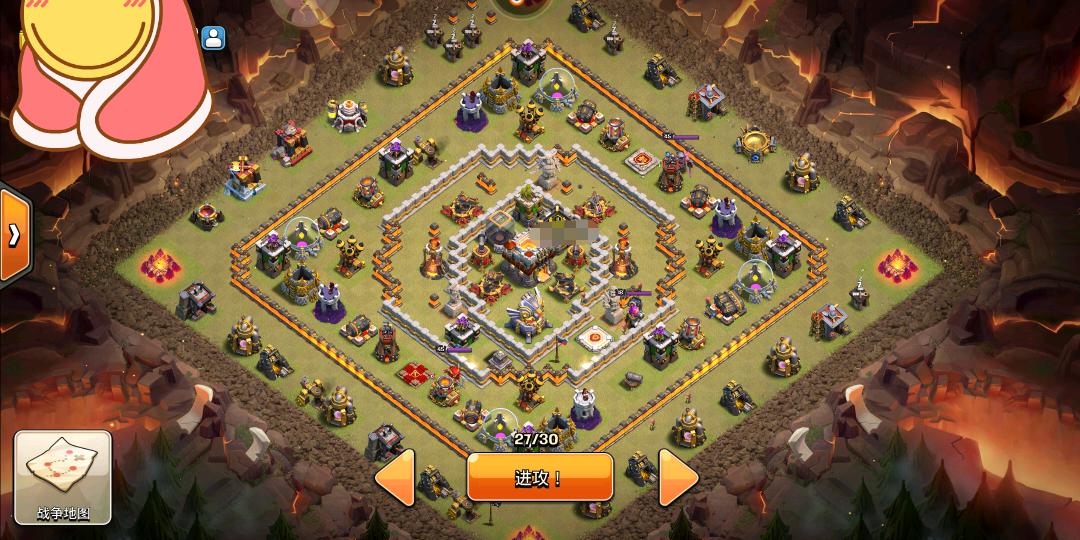
Task: Show next enemy base with right arrow
Action: click(677, 478)
